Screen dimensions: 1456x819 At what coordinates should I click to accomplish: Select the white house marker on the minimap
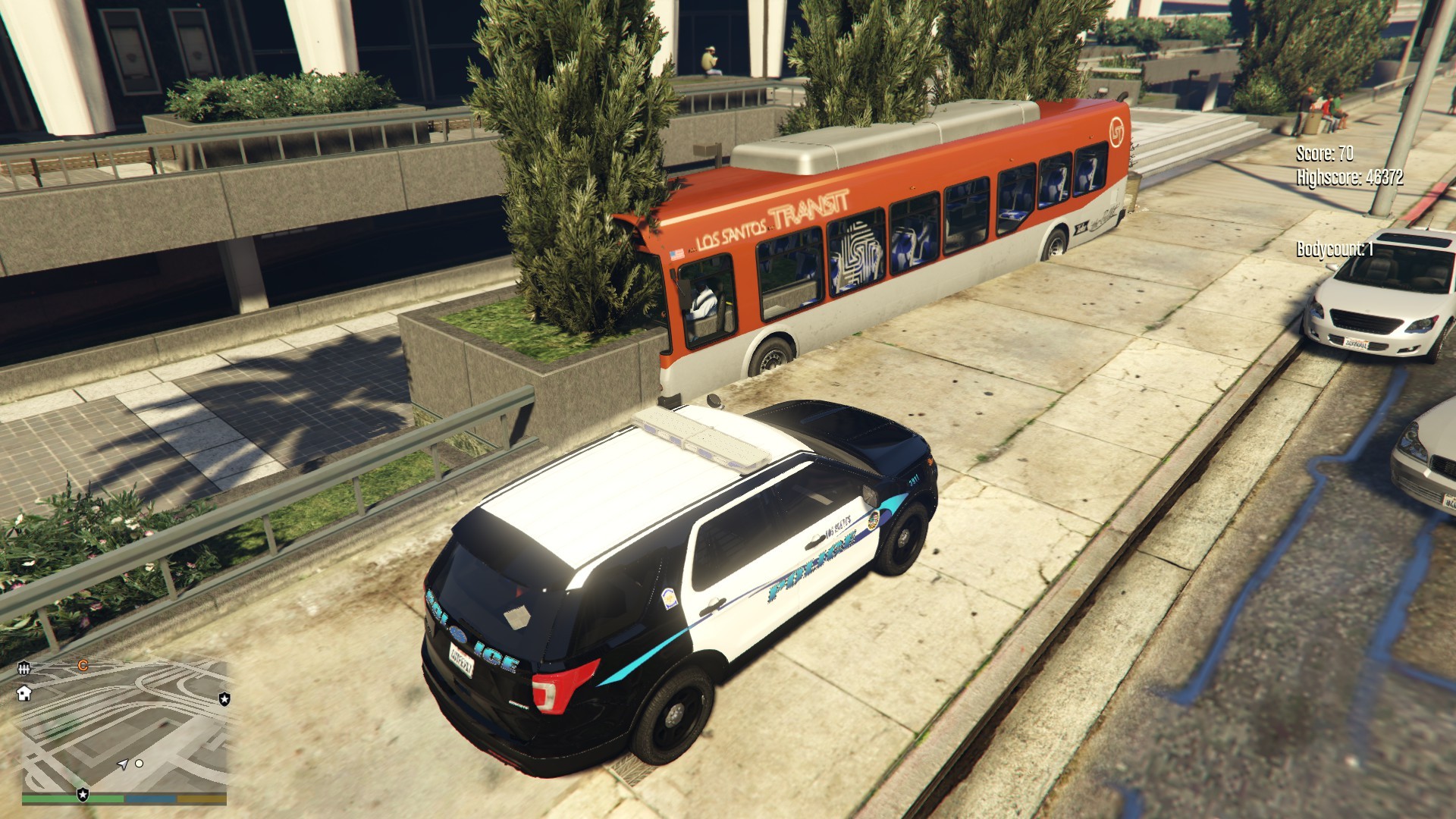click(24, 693)
